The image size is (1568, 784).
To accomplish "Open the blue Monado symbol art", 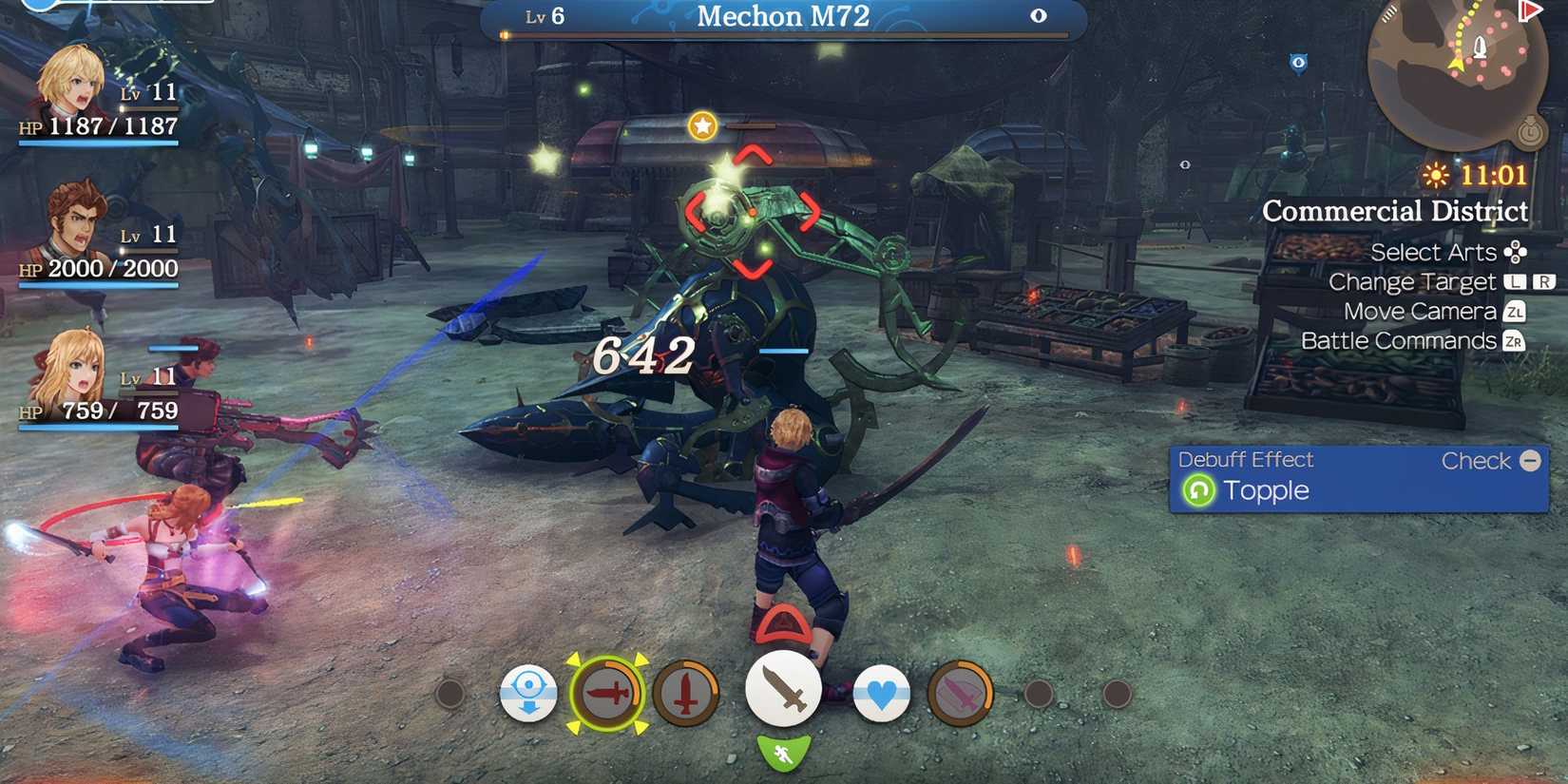I will 529,694.
